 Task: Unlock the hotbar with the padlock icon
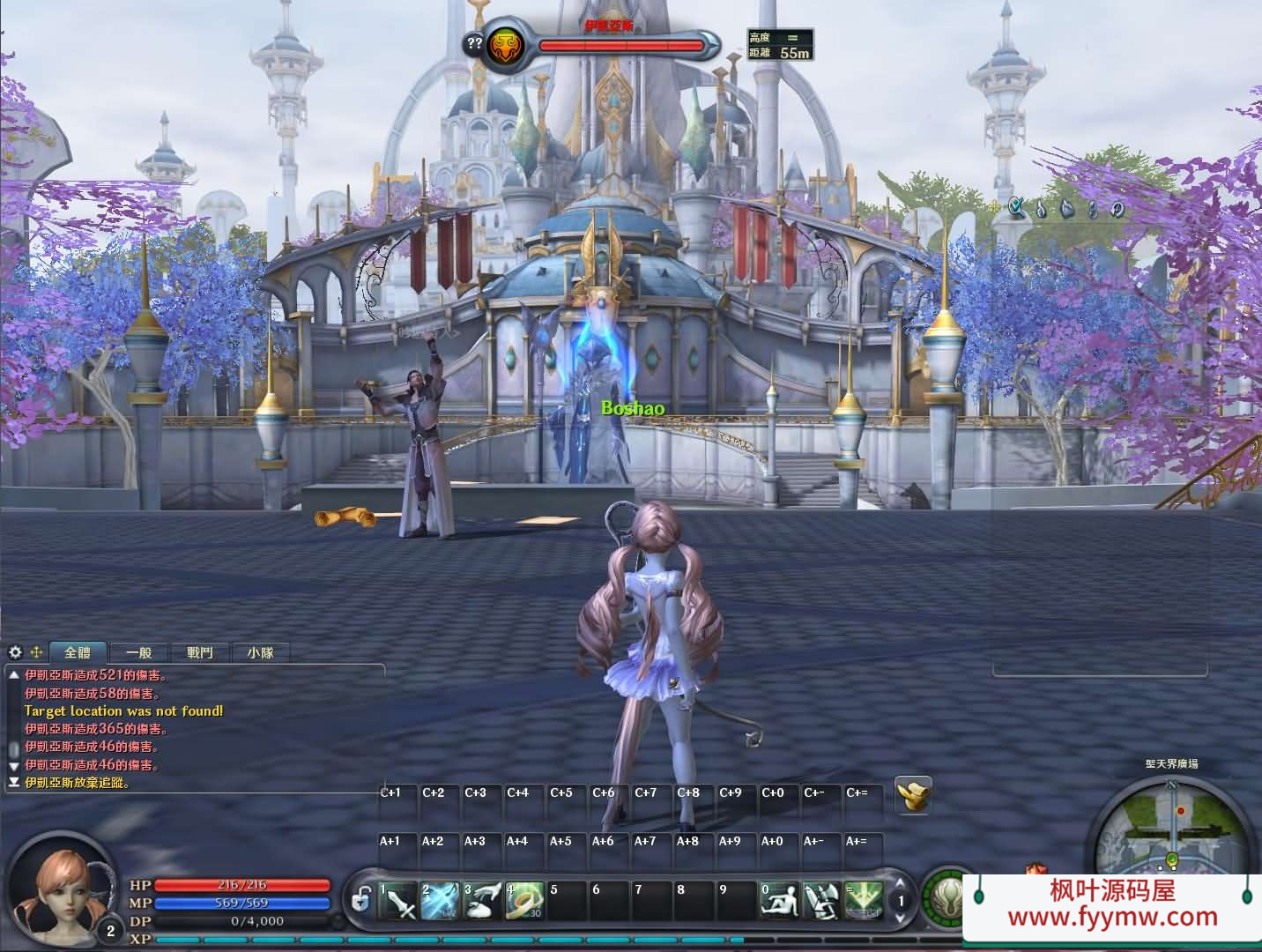(x=363, y=901)
